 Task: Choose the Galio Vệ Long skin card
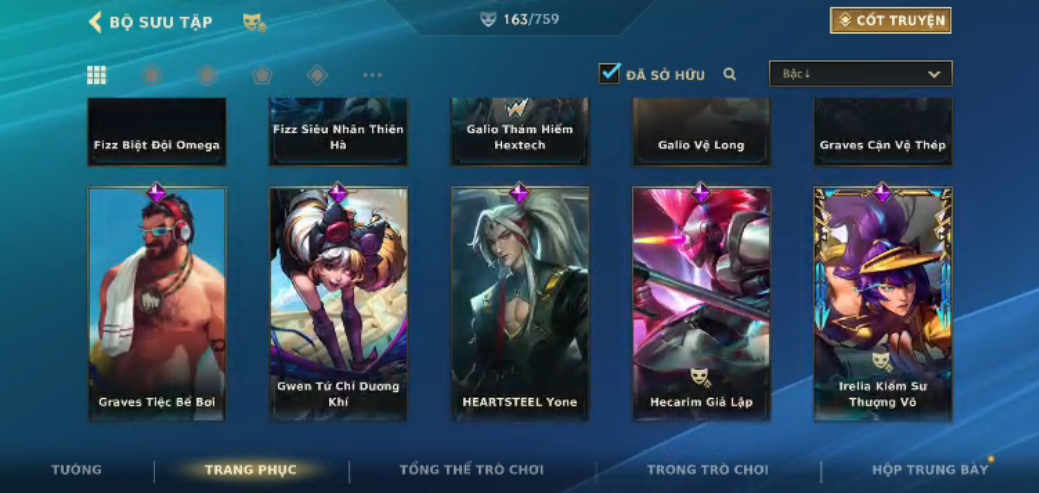pyautogui.click(x=701, y=132)
